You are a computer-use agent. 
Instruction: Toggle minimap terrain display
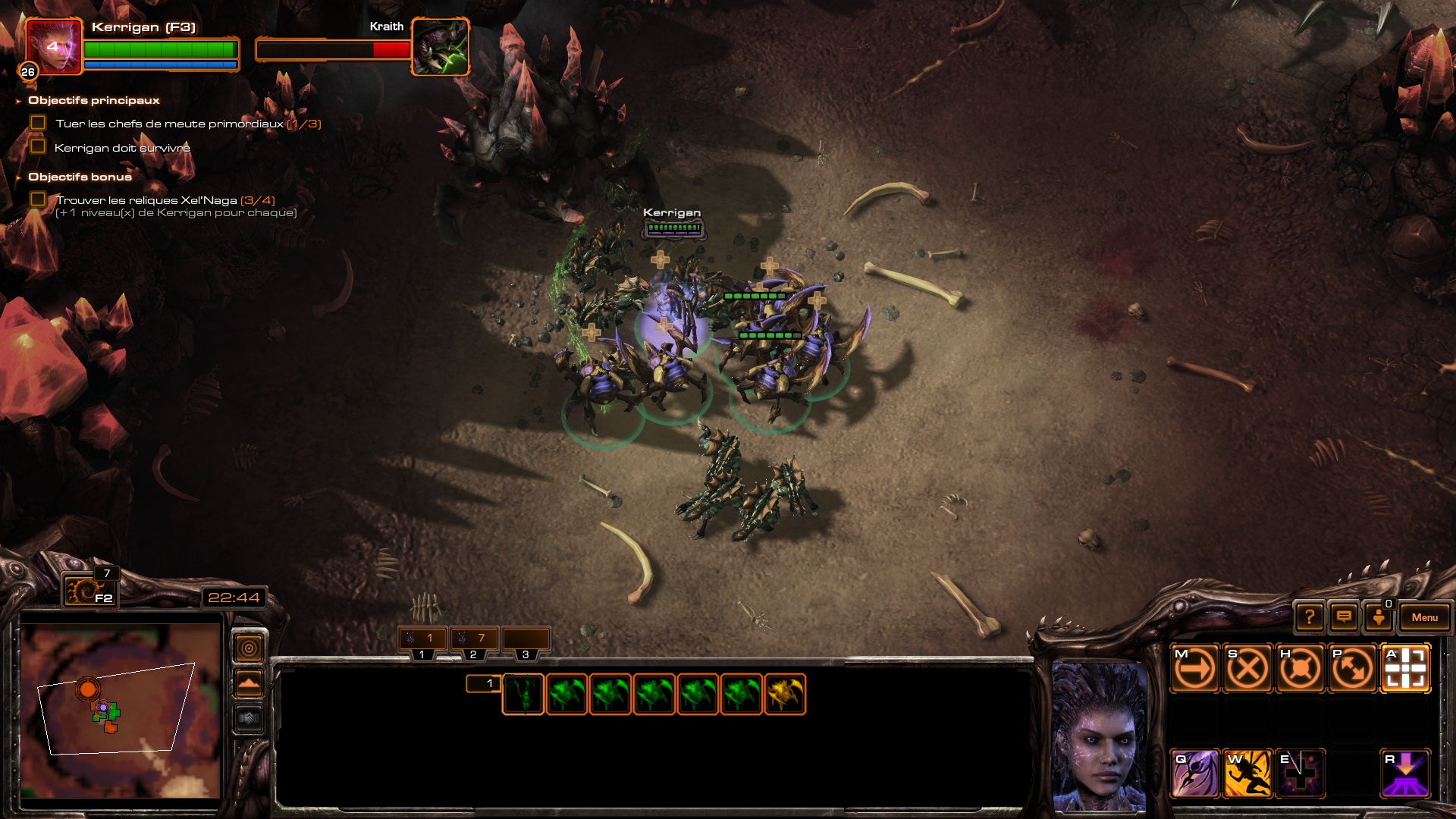tap(249, 683)
